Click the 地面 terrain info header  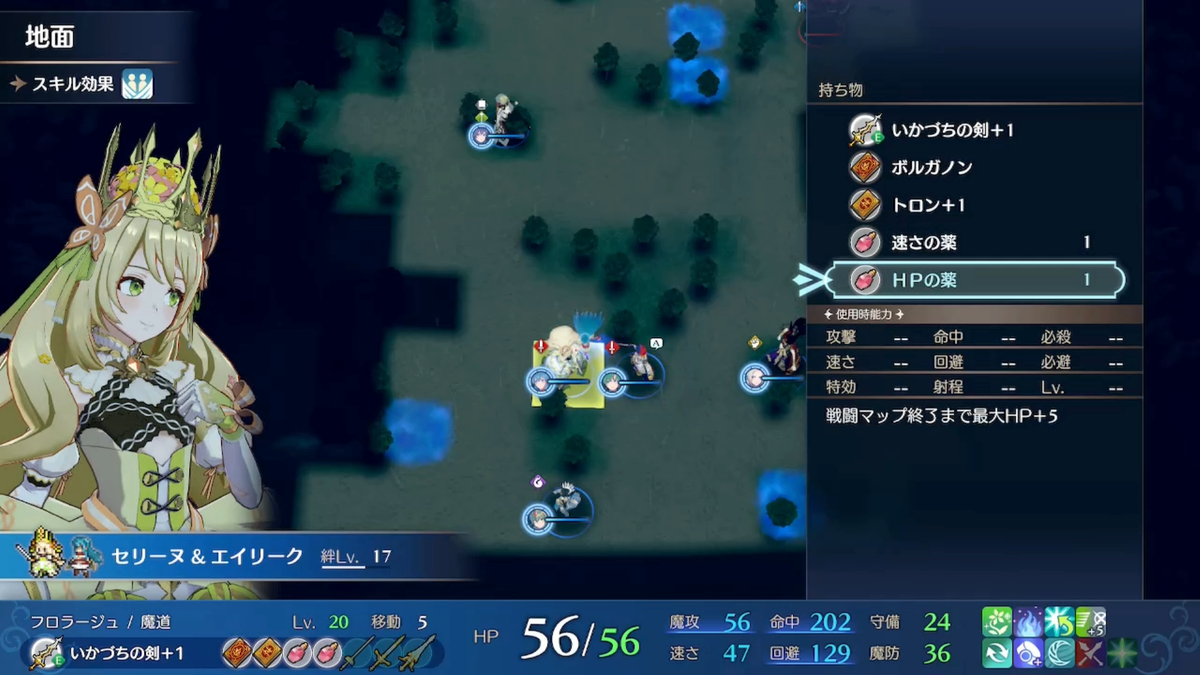(50, 38)
